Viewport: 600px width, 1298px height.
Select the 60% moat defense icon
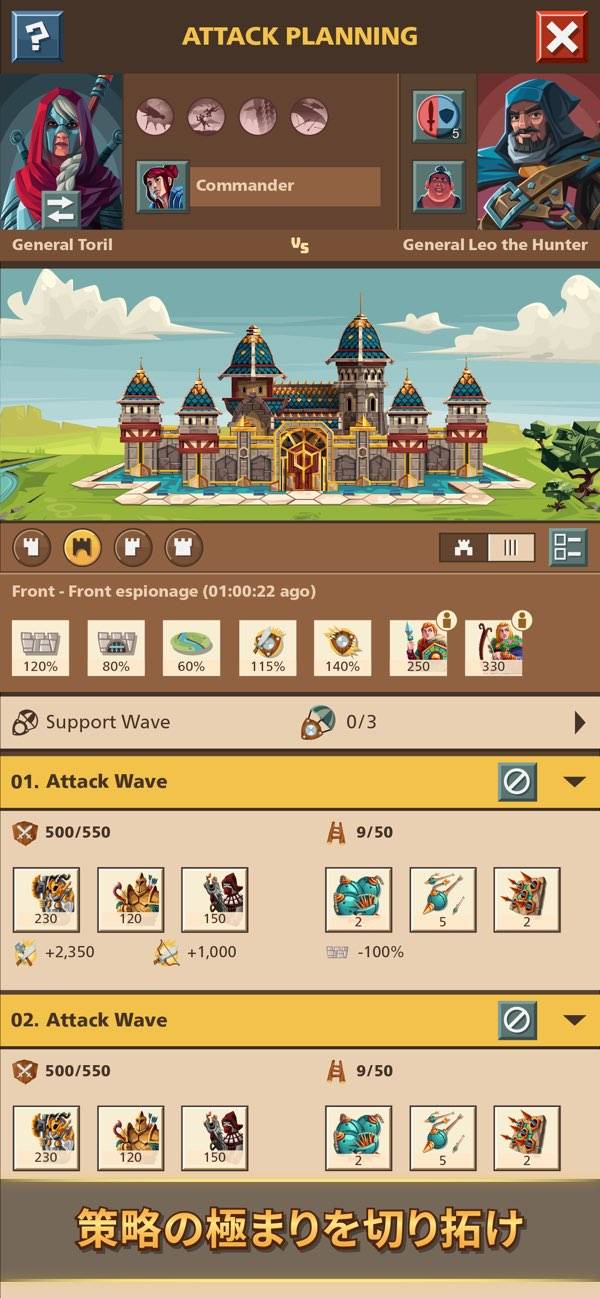[191, 647]
